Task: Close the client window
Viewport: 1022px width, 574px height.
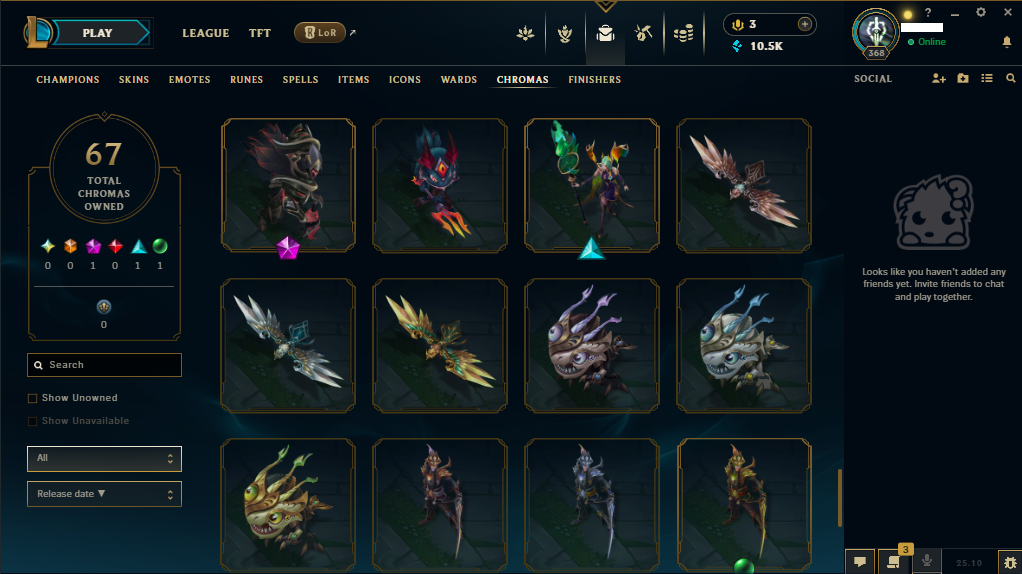Action: point(1007,12)
